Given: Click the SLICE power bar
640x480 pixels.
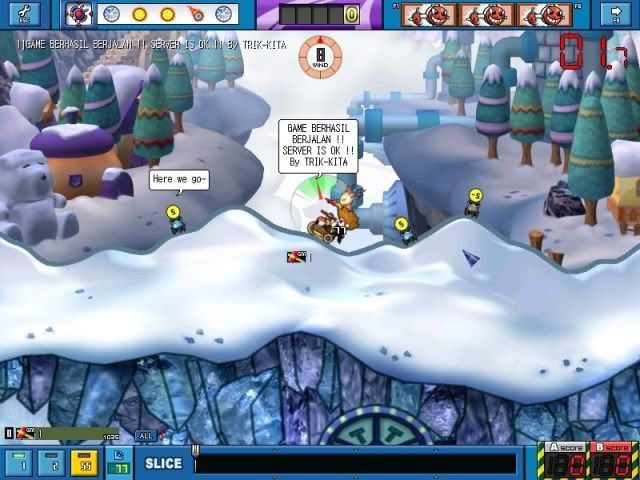Looking at the screenshot, I should click(x=355, y=464).
